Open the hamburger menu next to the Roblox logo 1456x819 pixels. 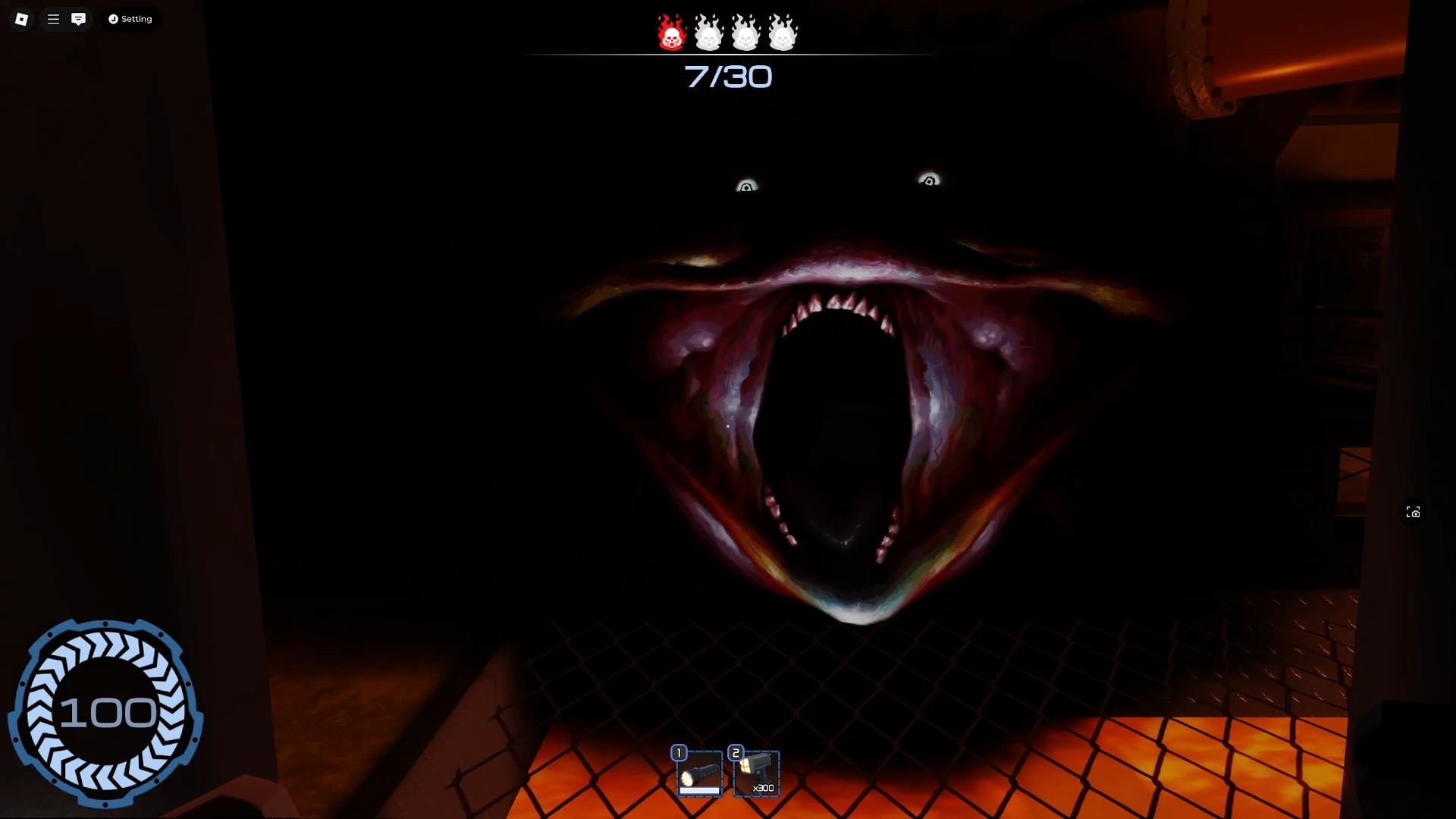coord(52,19)
